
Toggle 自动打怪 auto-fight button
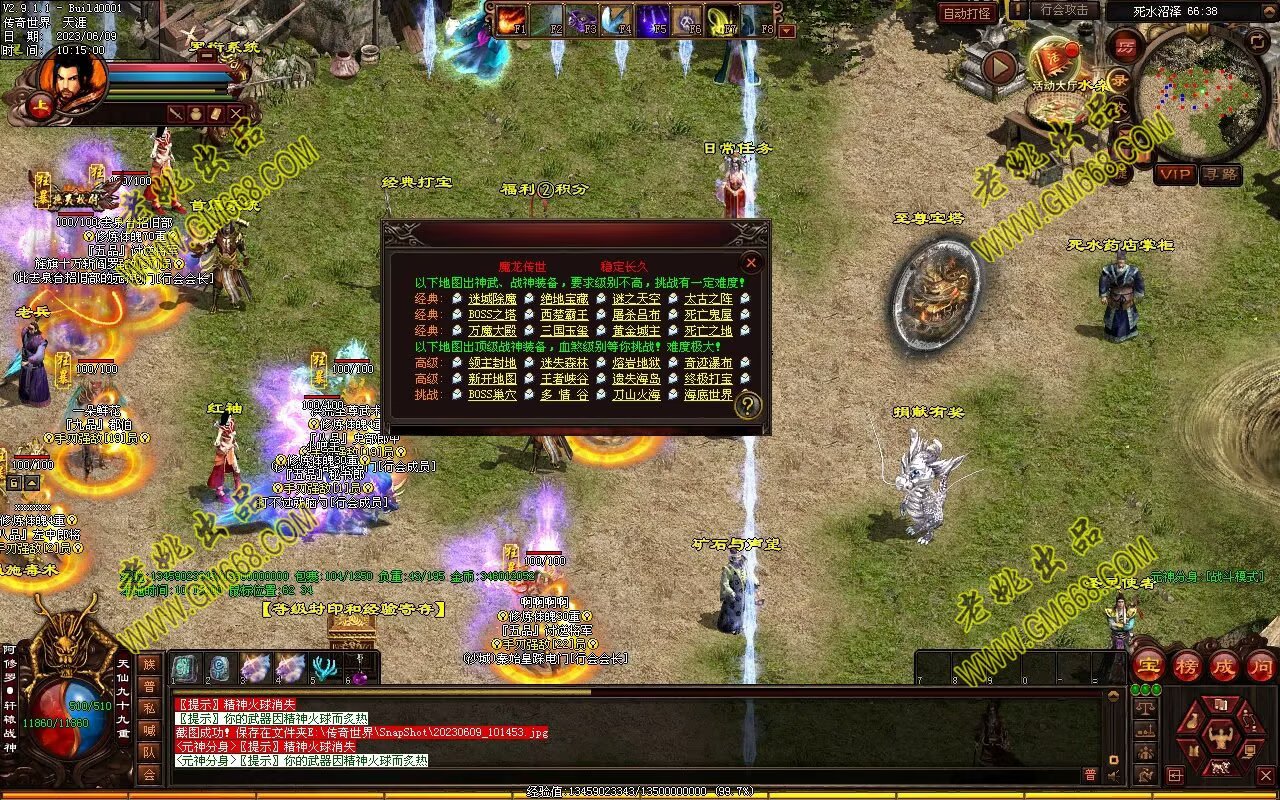tap(967, 13)
